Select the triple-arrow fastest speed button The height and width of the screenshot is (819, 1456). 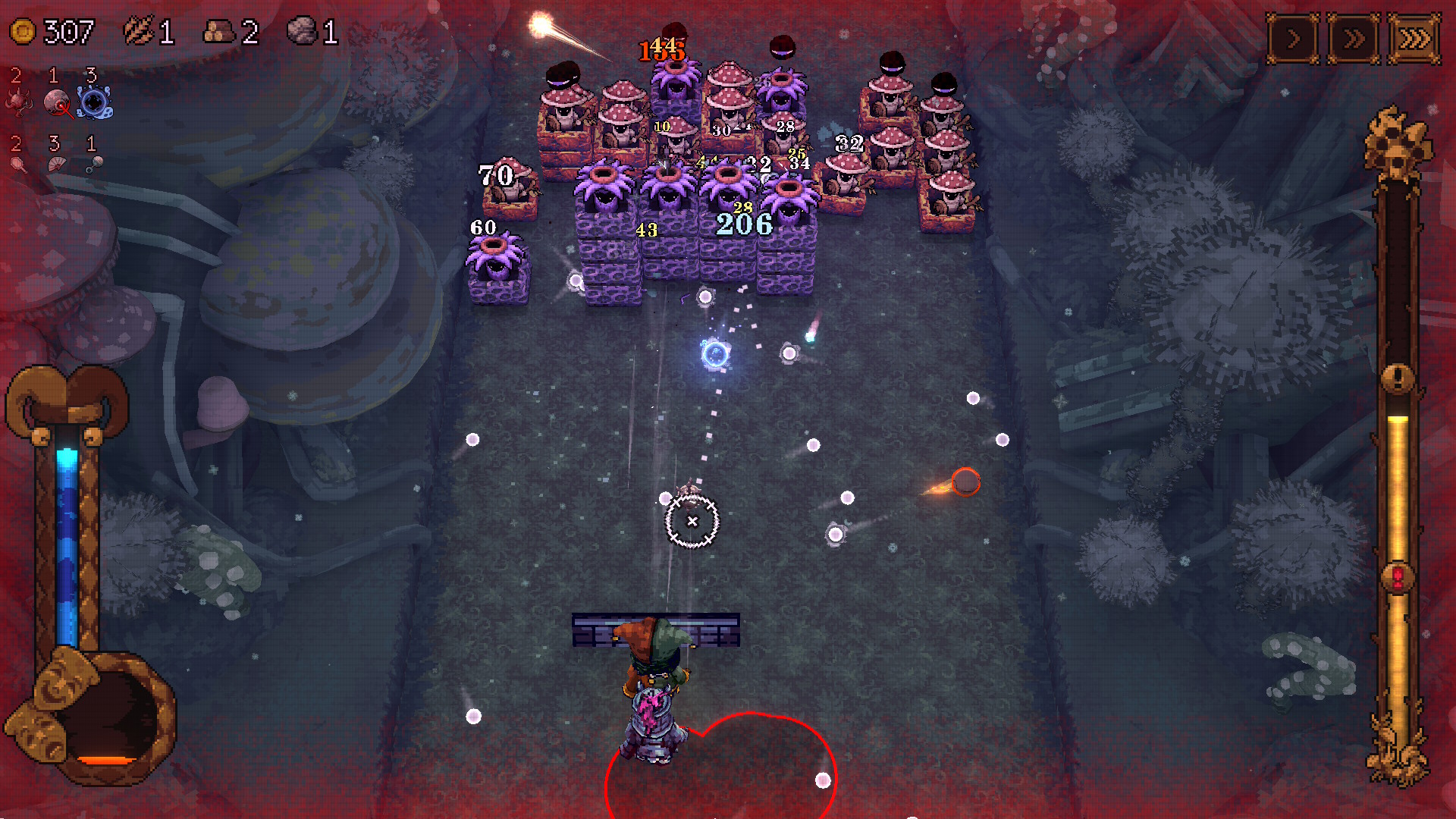tap(1414, 39)
